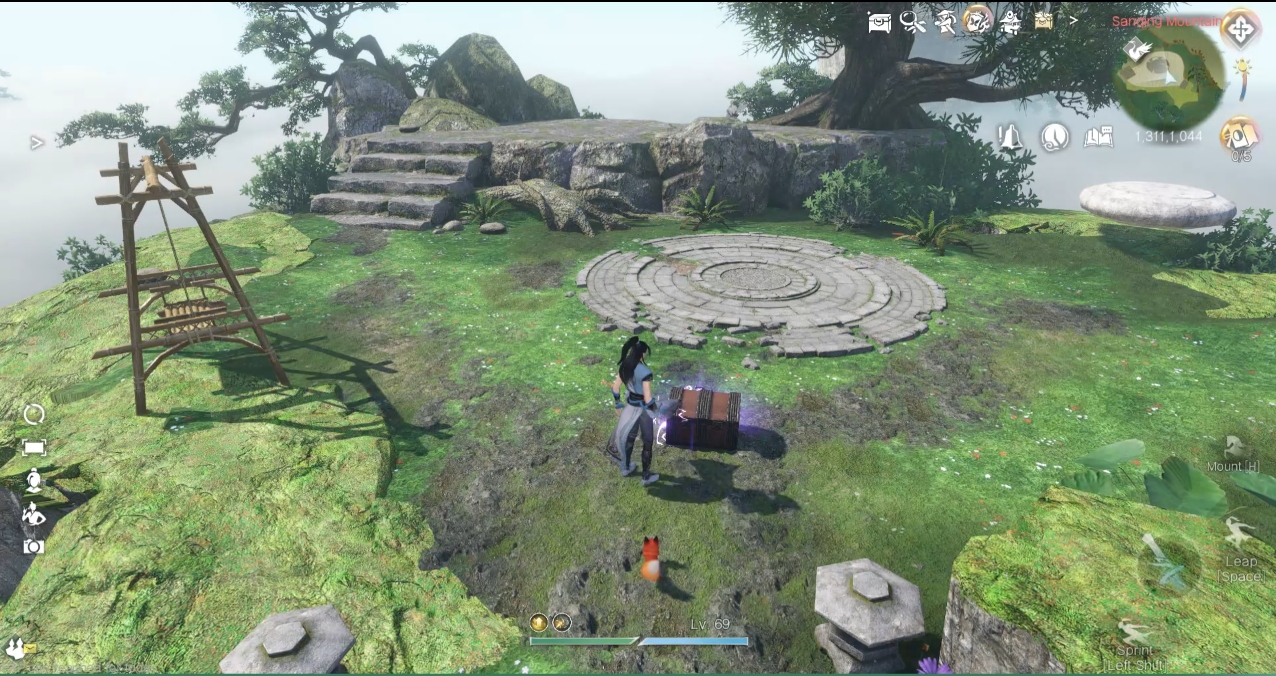Expand the left side panel arrow

pyautogui.click(x=37, y=143)
